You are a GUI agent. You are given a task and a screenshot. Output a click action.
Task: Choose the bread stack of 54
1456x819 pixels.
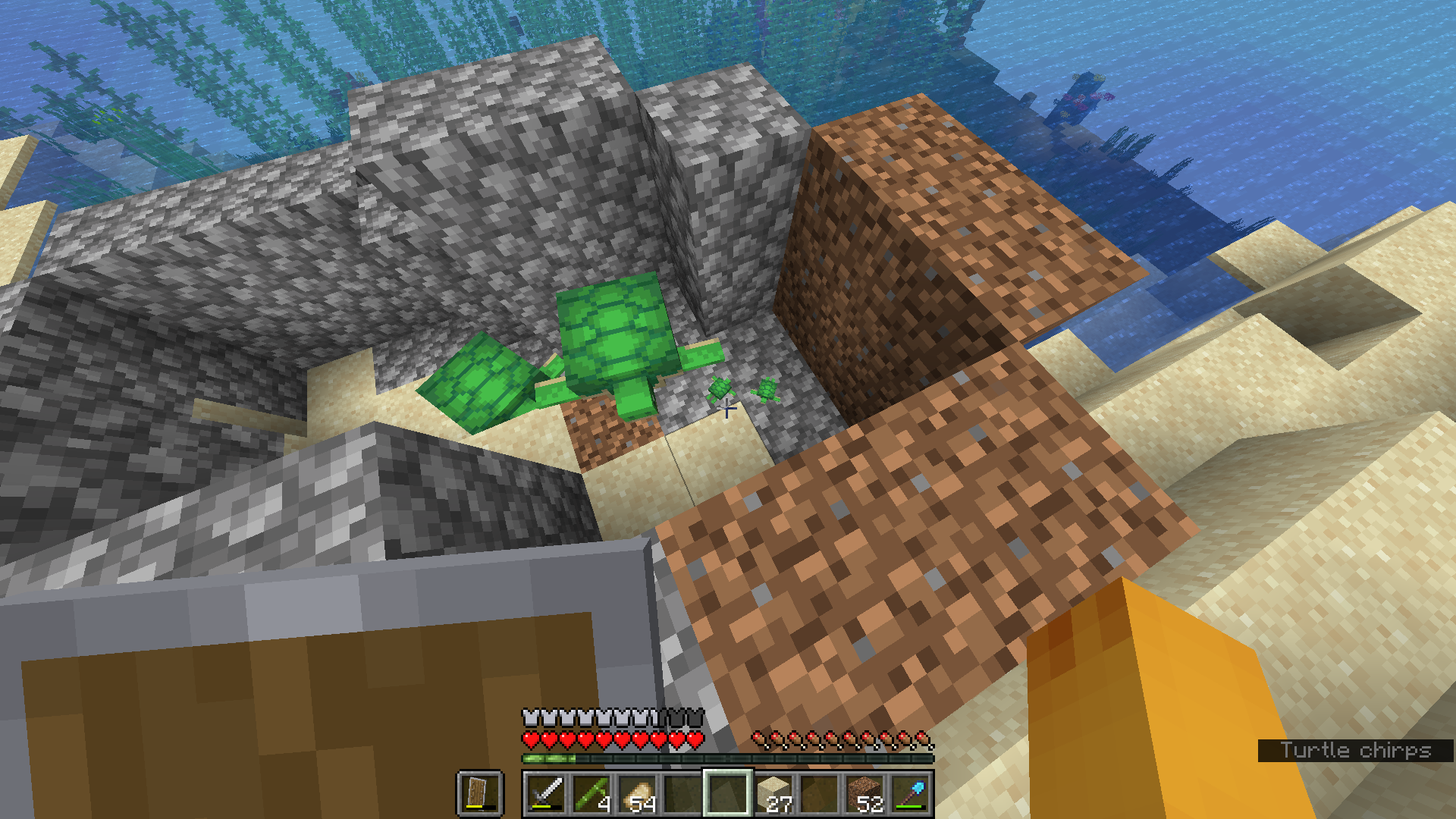point(637,793)
